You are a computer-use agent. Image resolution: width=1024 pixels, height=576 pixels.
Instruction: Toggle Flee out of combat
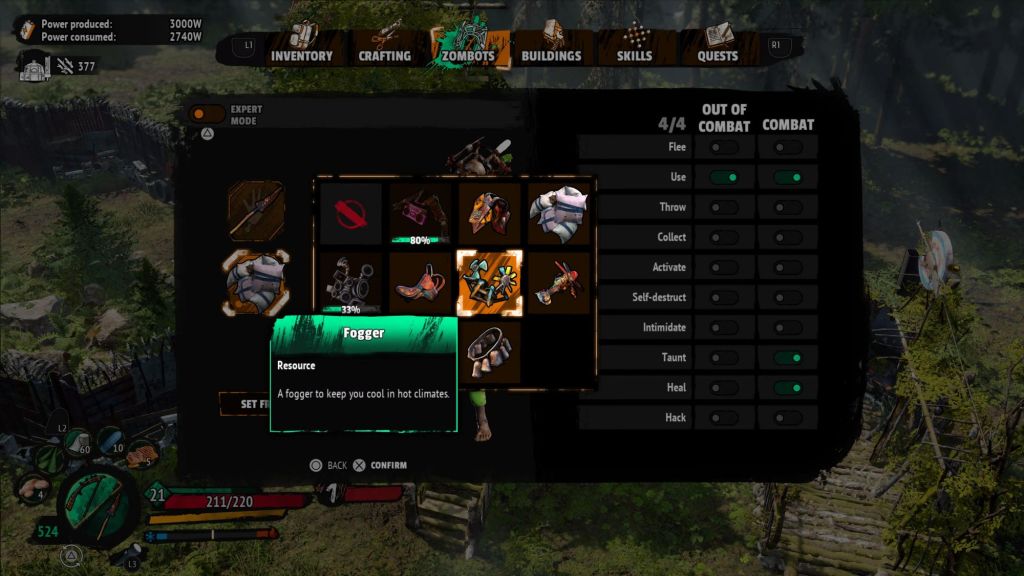(724, 147)
